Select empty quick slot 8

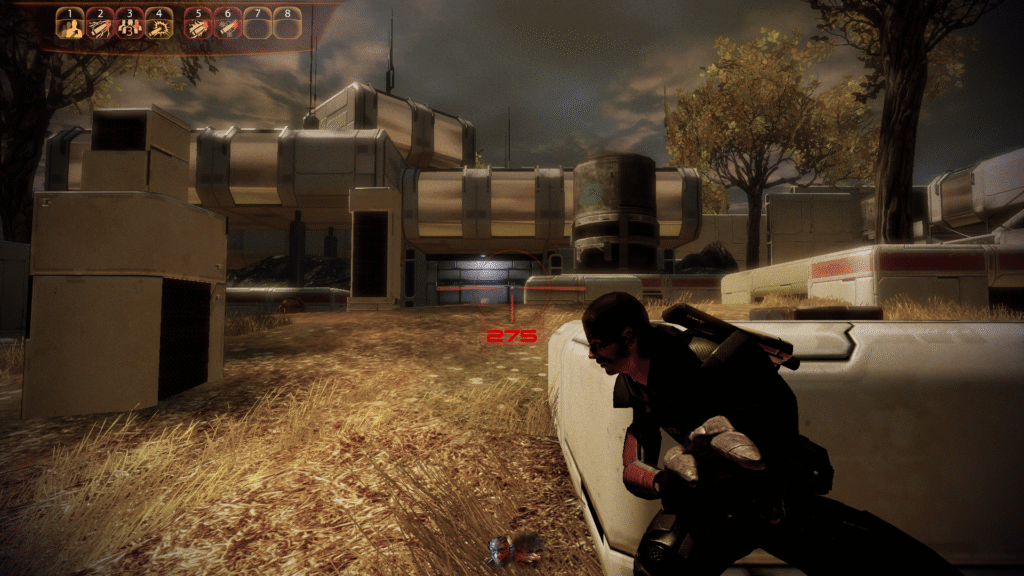coord(288,25)
